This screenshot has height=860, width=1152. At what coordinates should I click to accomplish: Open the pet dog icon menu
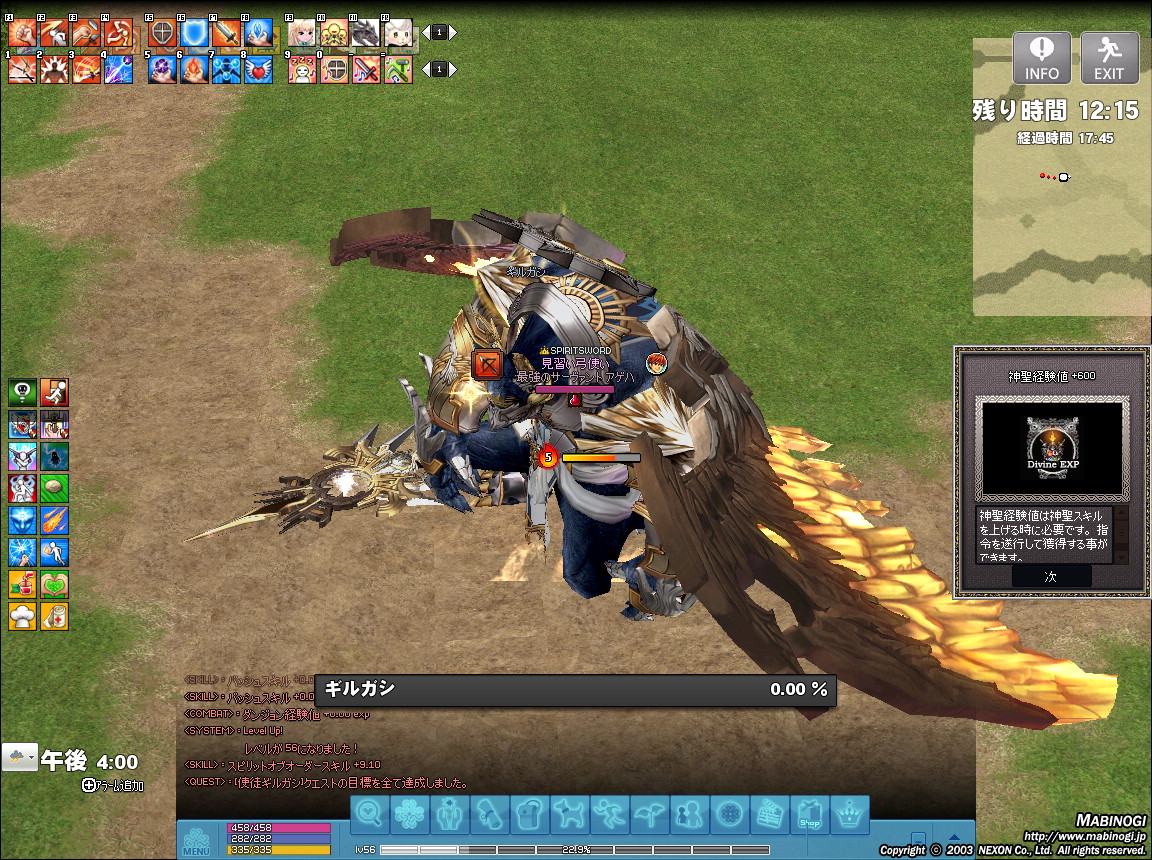569,816
